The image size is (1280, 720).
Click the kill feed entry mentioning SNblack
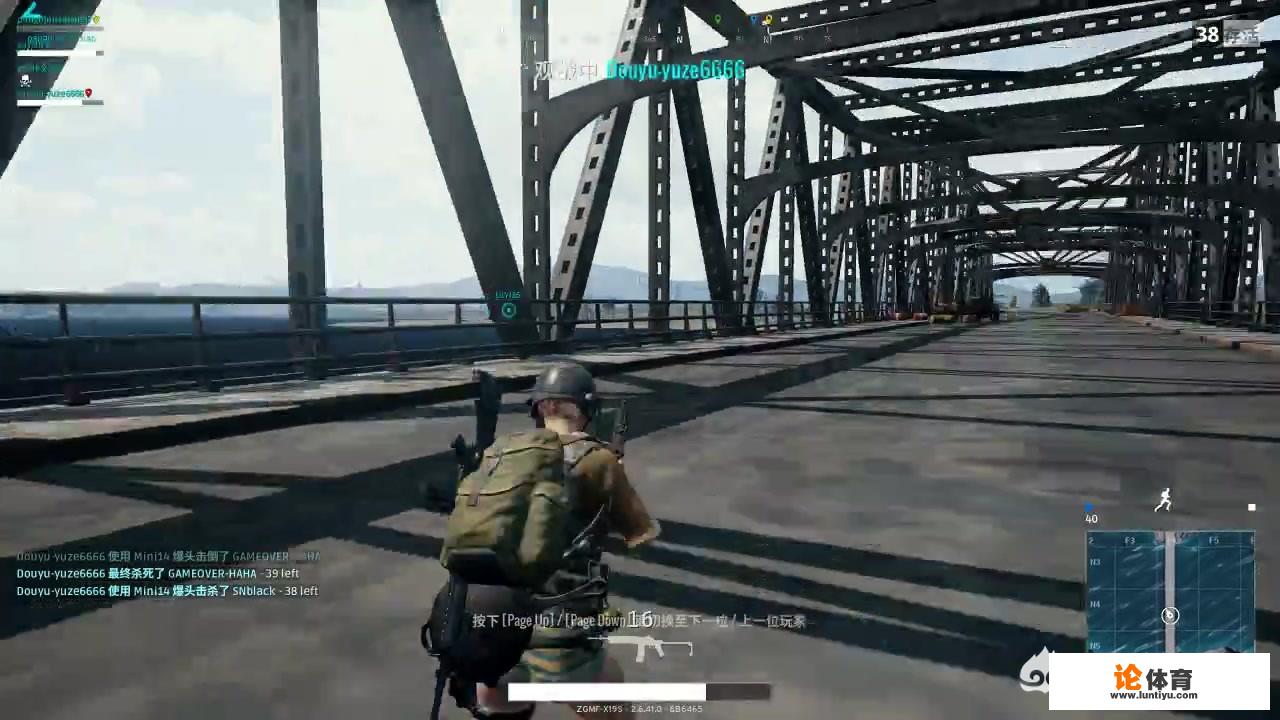pyautogui.click(x=168, y=591)
